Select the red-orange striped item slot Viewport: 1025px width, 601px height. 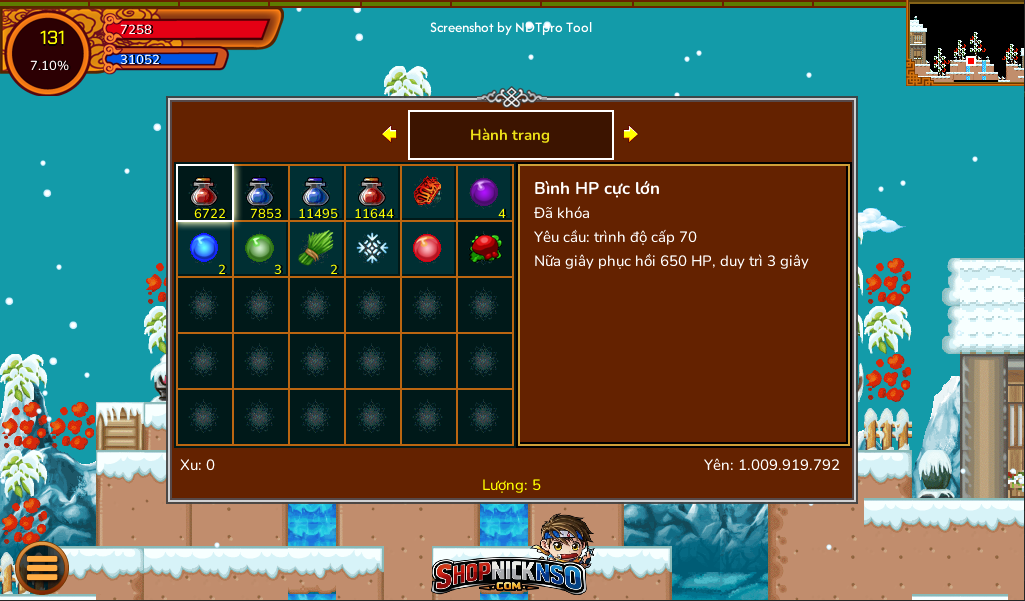429,192
